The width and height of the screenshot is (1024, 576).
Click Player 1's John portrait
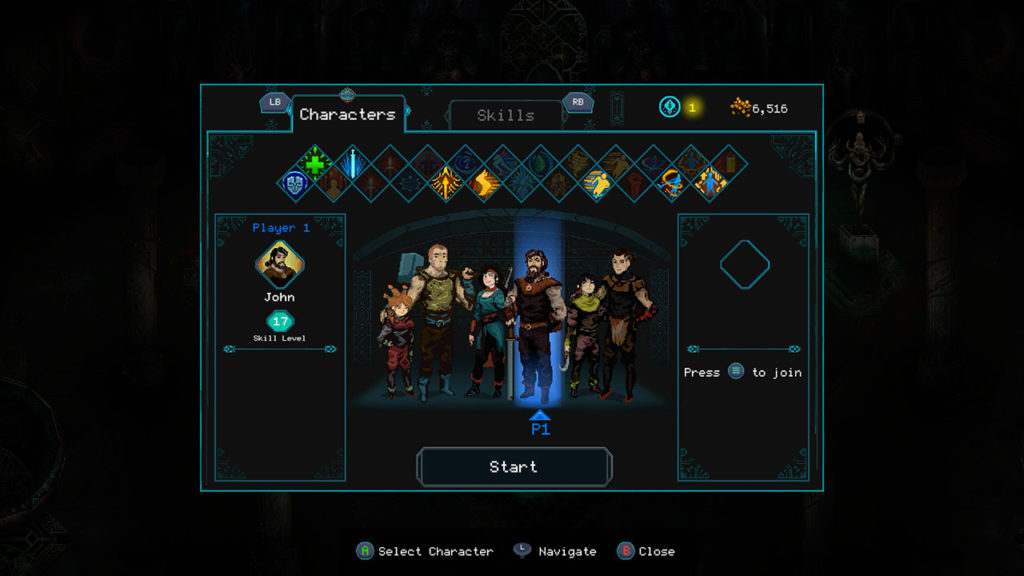coord(280,264)
